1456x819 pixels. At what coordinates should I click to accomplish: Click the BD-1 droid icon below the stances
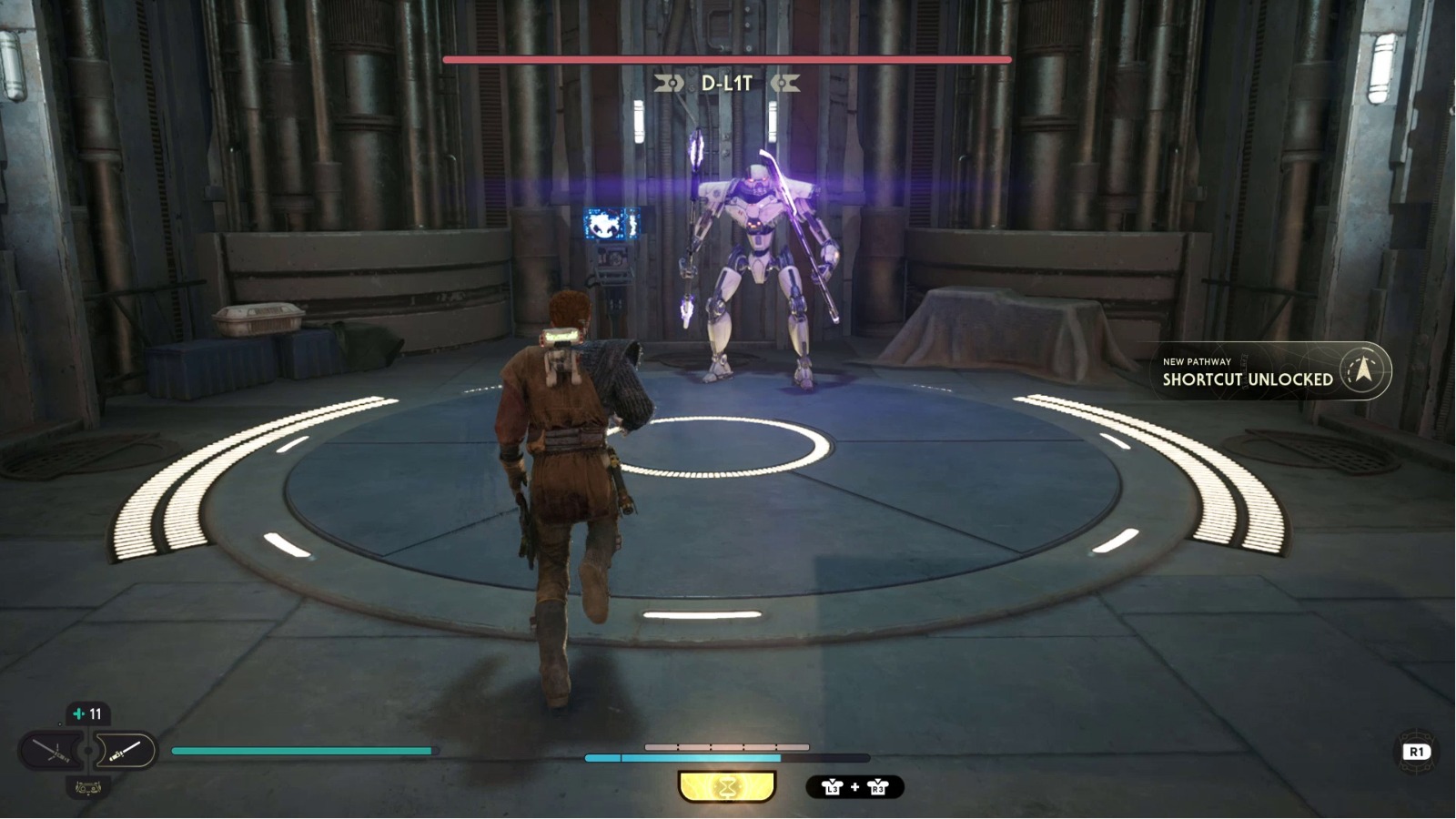click(x=88, y=788)
